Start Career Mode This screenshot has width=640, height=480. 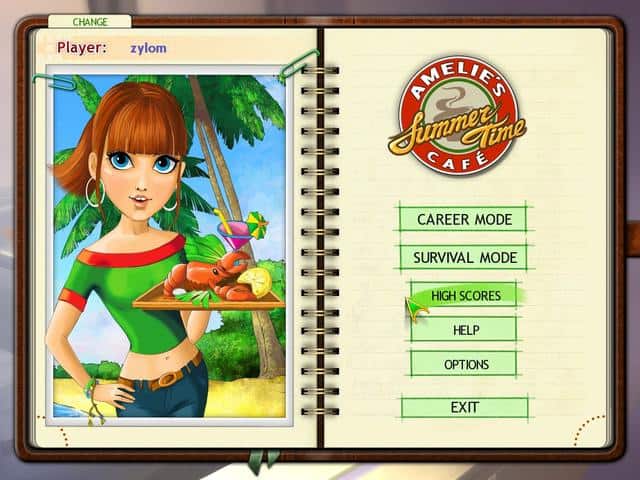tap(464, 219)
